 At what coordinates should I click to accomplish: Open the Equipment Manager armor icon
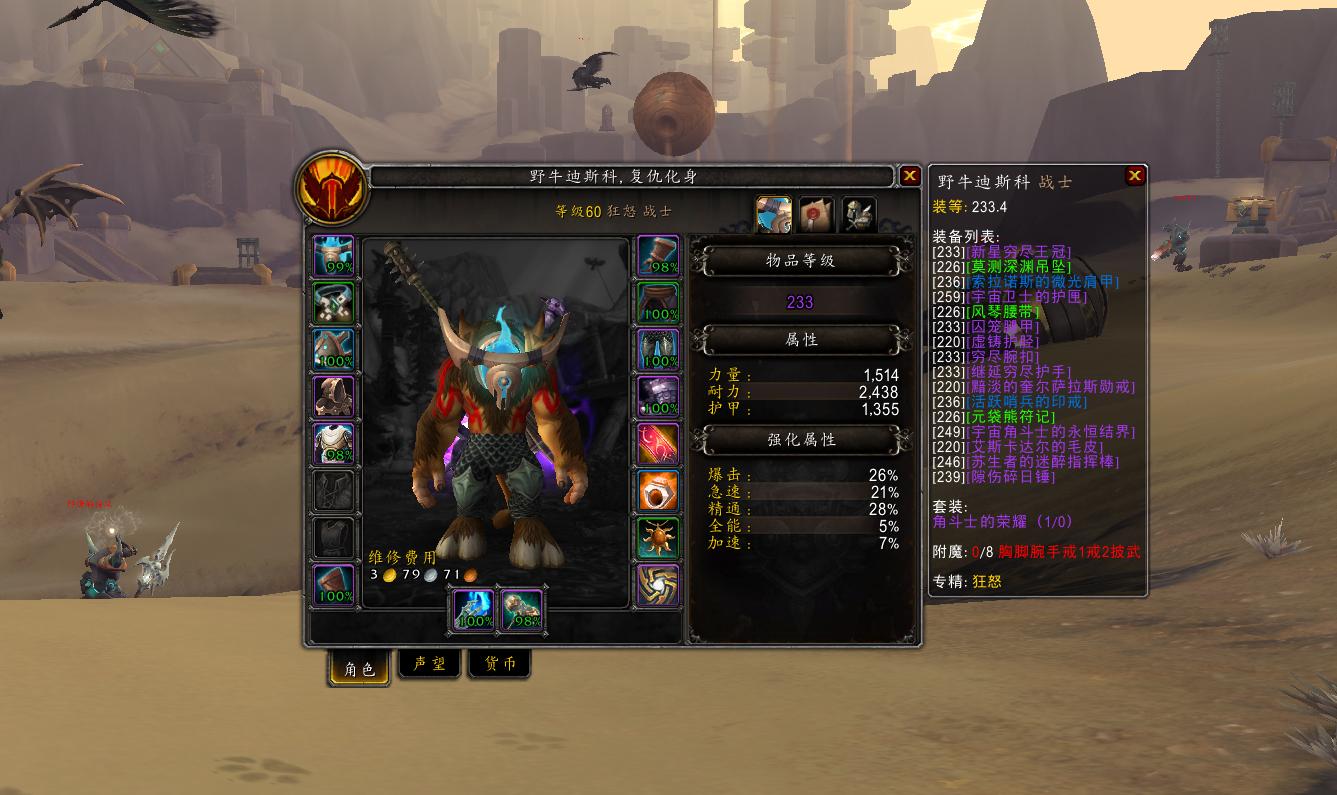point(855,213)
